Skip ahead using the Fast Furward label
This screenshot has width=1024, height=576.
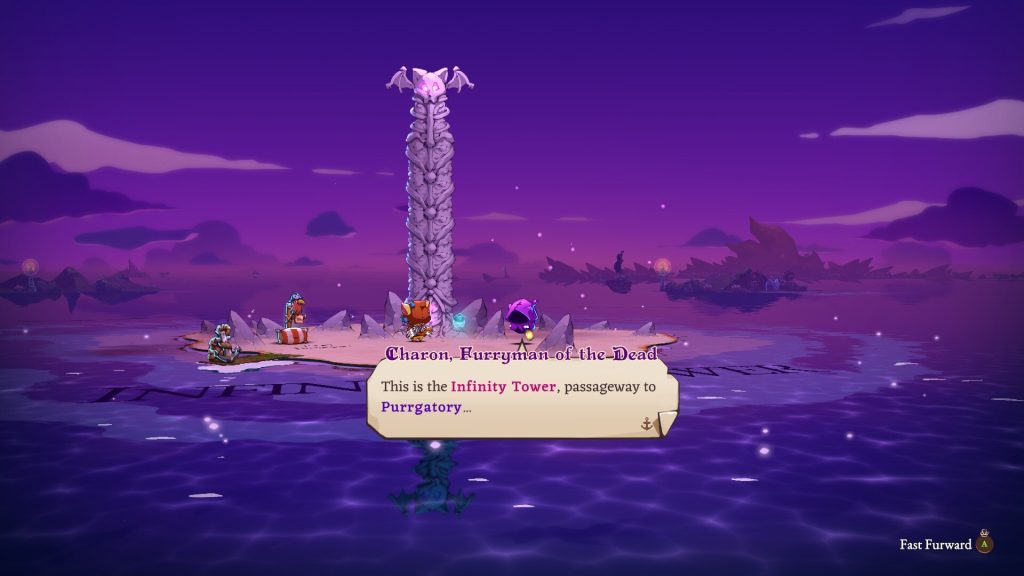[935, 545]
